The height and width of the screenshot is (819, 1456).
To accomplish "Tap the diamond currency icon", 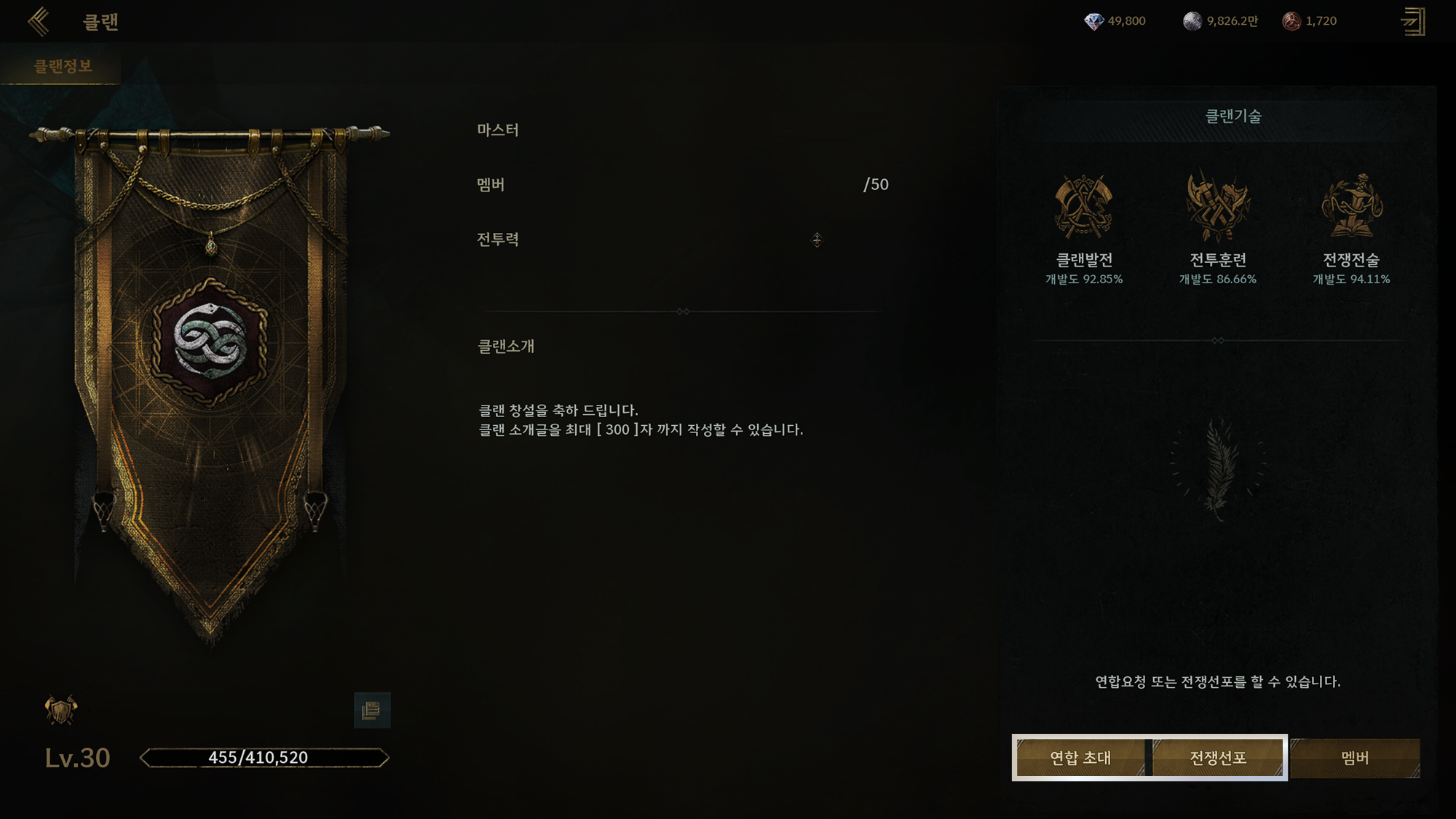I will [1093, 21].
